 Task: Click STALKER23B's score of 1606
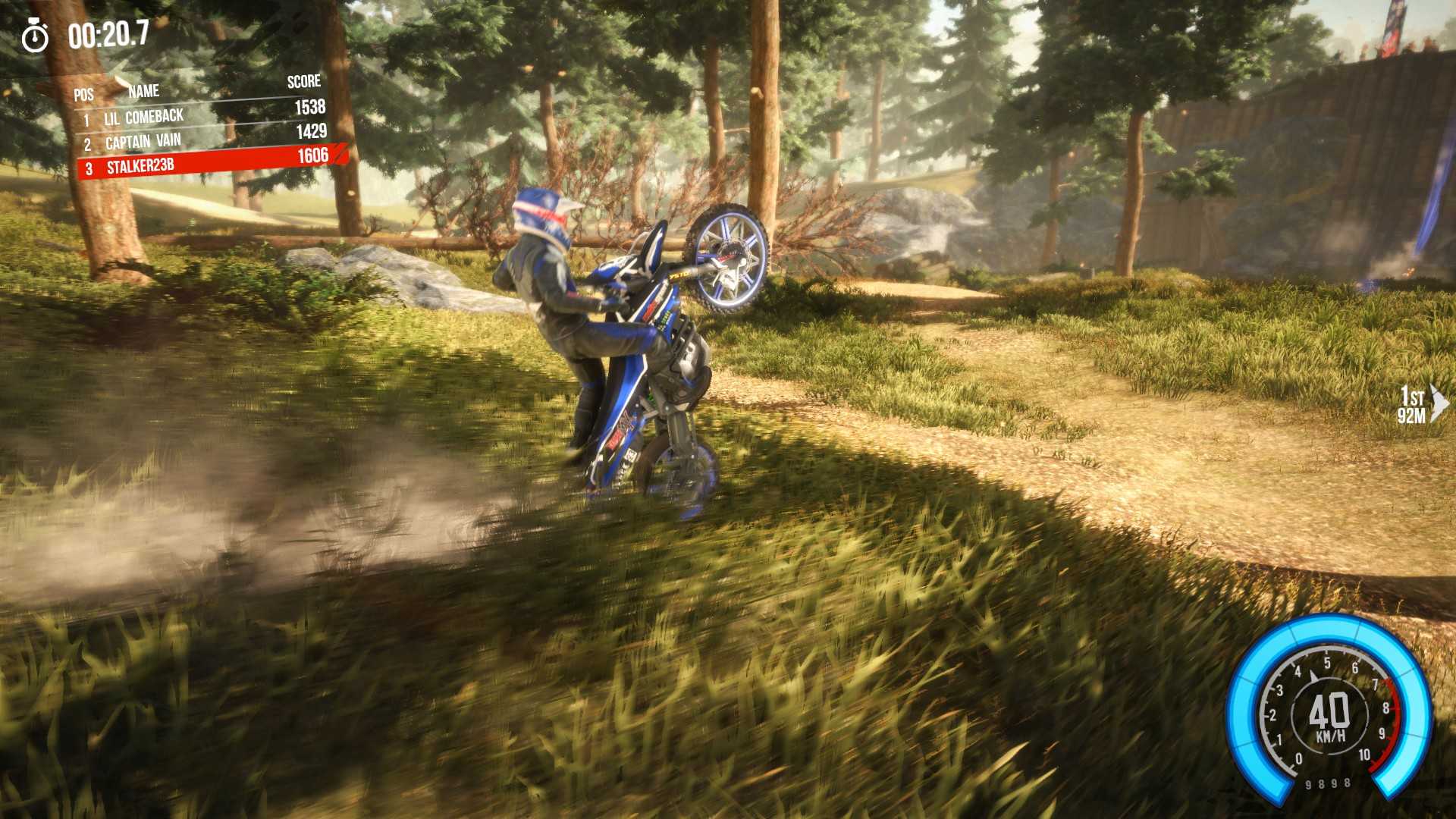tap(312, 154)
